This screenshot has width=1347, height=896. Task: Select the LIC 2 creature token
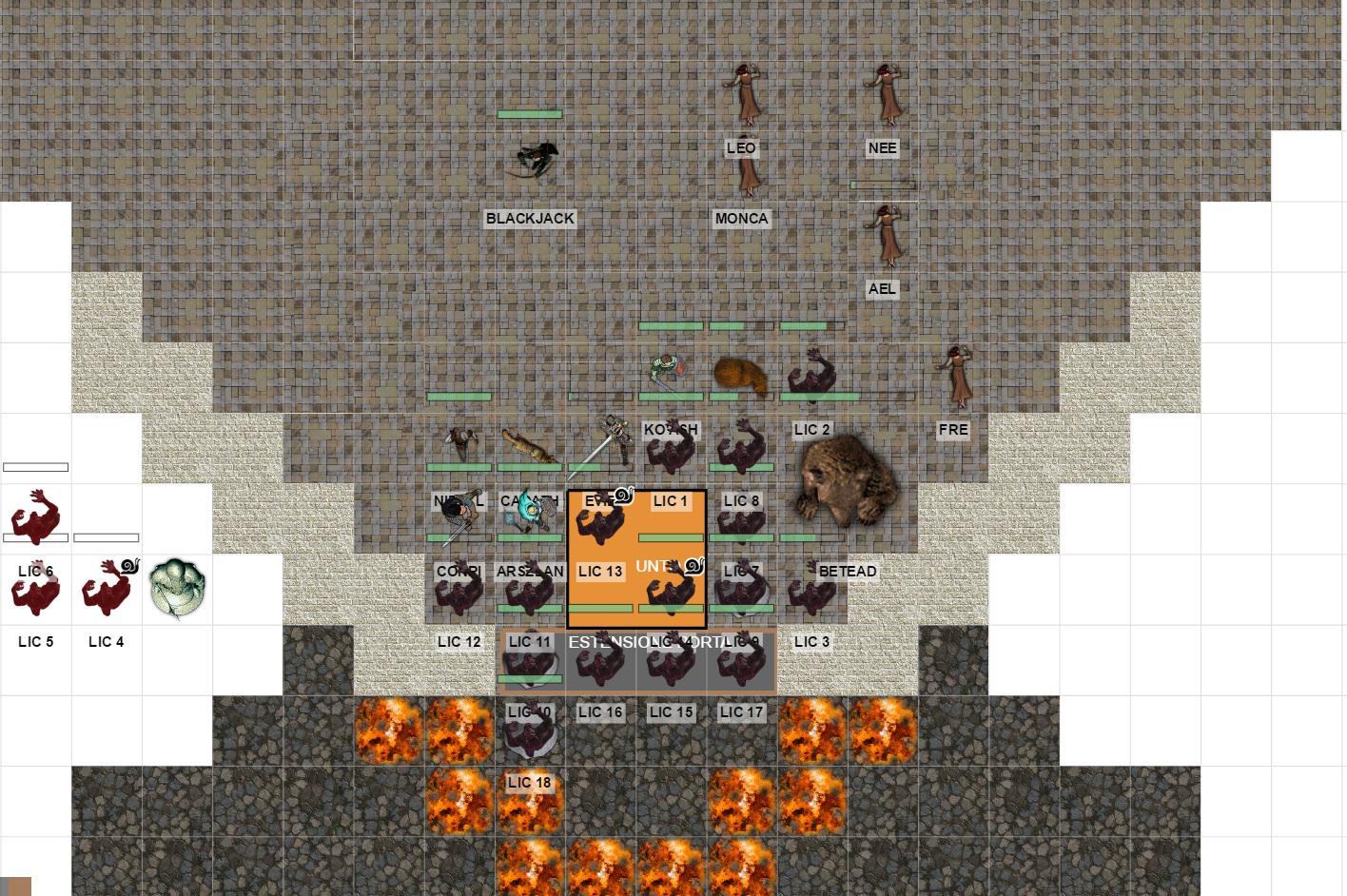click(x=811, y=377)
